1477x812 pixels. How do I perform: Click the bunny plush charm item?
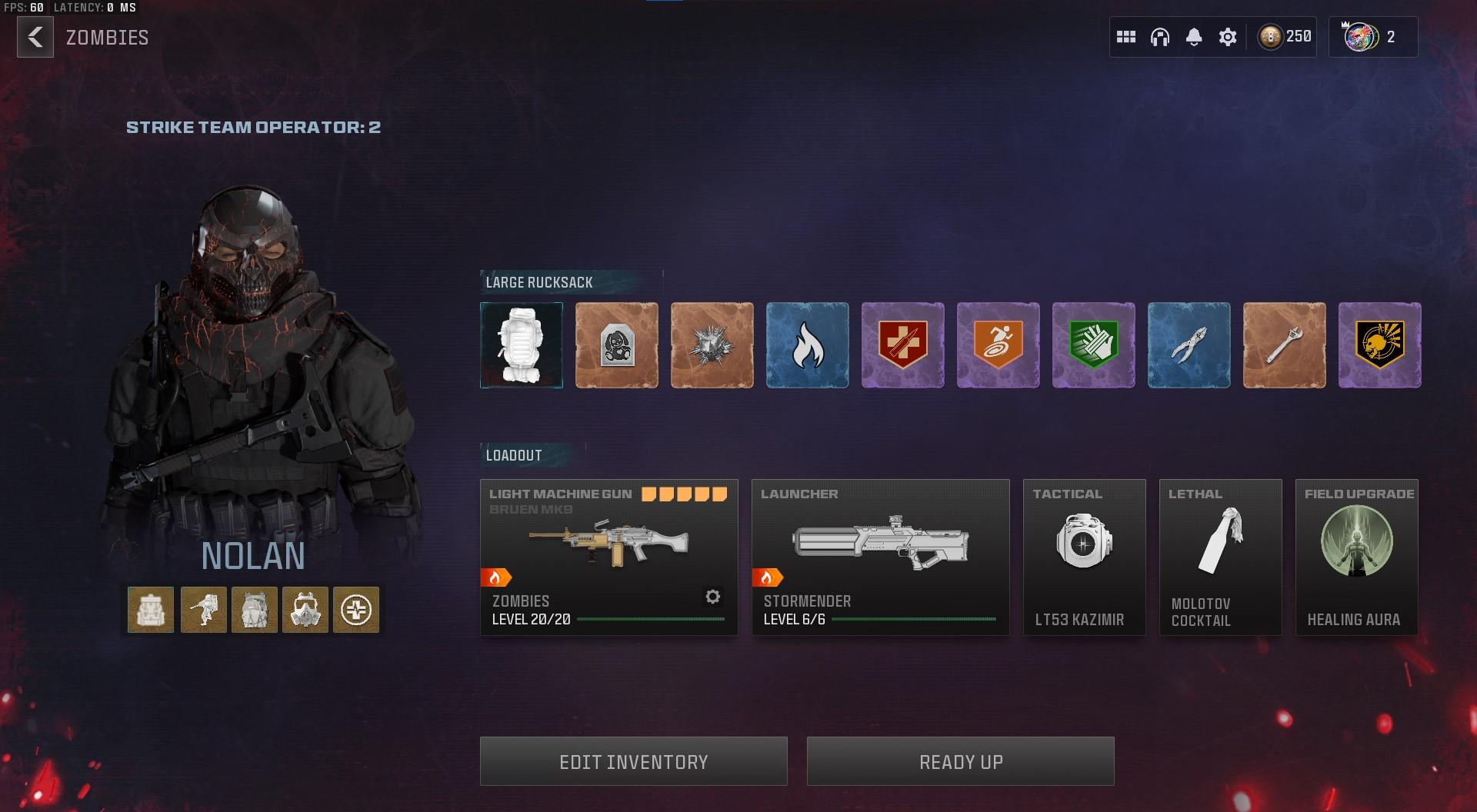point(616,344)
